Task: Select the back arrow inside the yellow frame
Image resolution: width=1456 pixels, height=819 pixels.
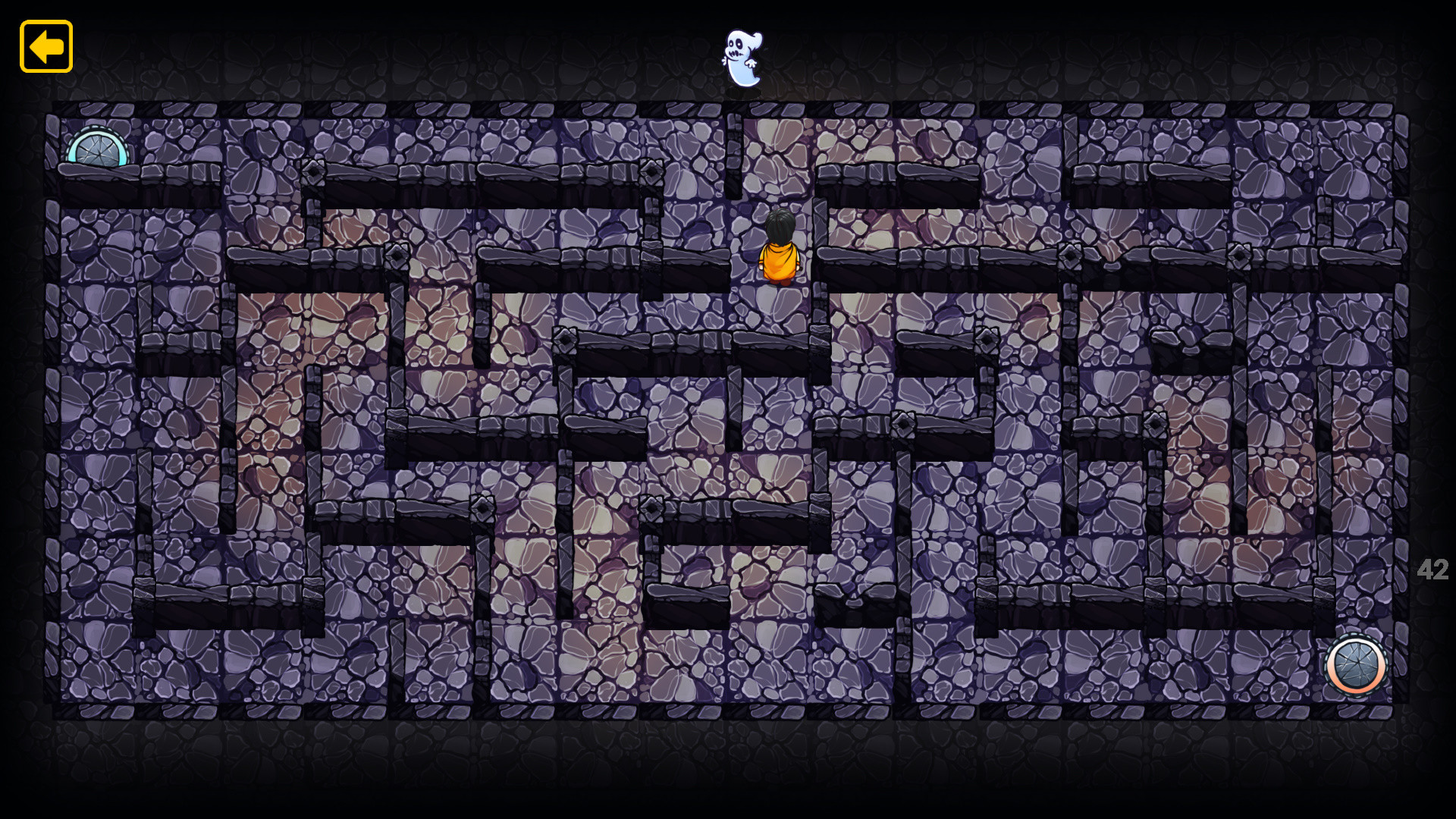Action: coord(45,47)
